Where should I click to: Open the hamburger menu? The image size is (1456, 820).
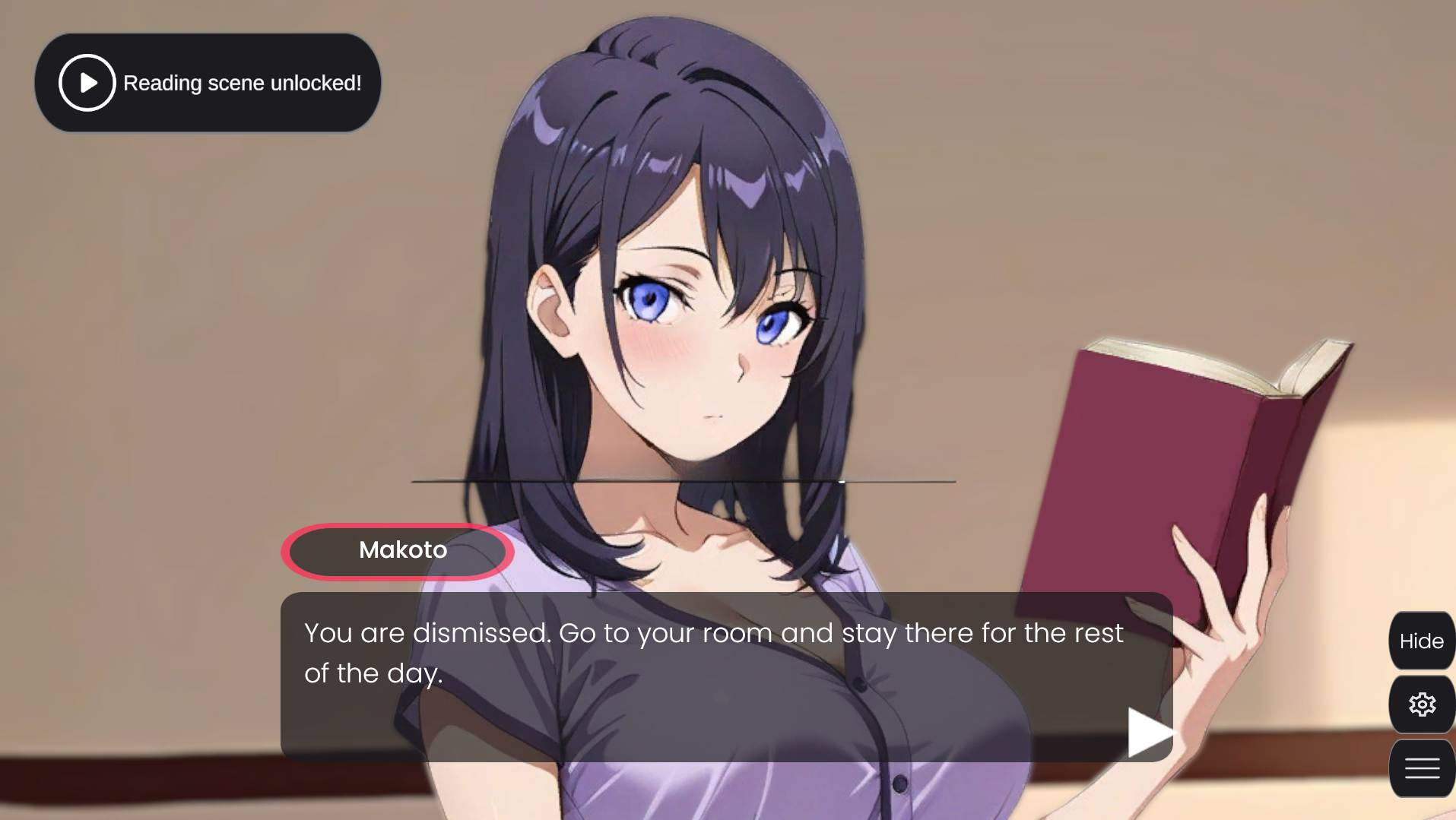pyautogui.click(x=1421, y=768)
